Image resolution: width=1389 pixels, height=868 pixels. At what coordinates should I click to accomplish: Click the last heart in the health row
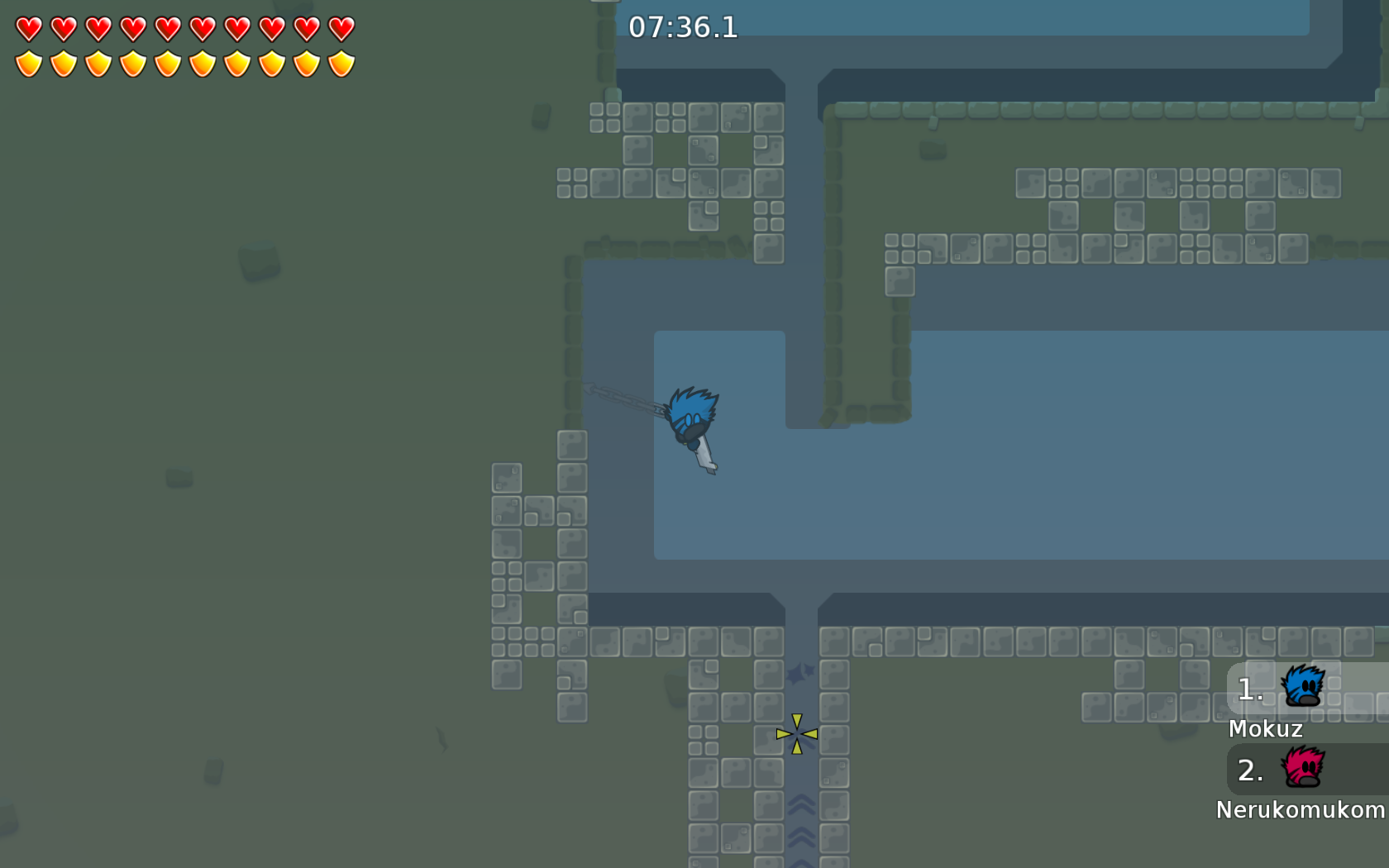click(x=337, y=27)
